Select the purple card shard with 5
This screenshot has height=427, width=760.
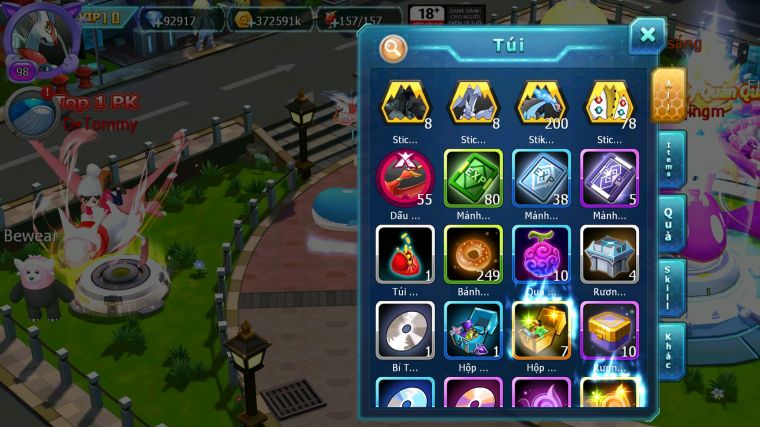coord(609,178)
